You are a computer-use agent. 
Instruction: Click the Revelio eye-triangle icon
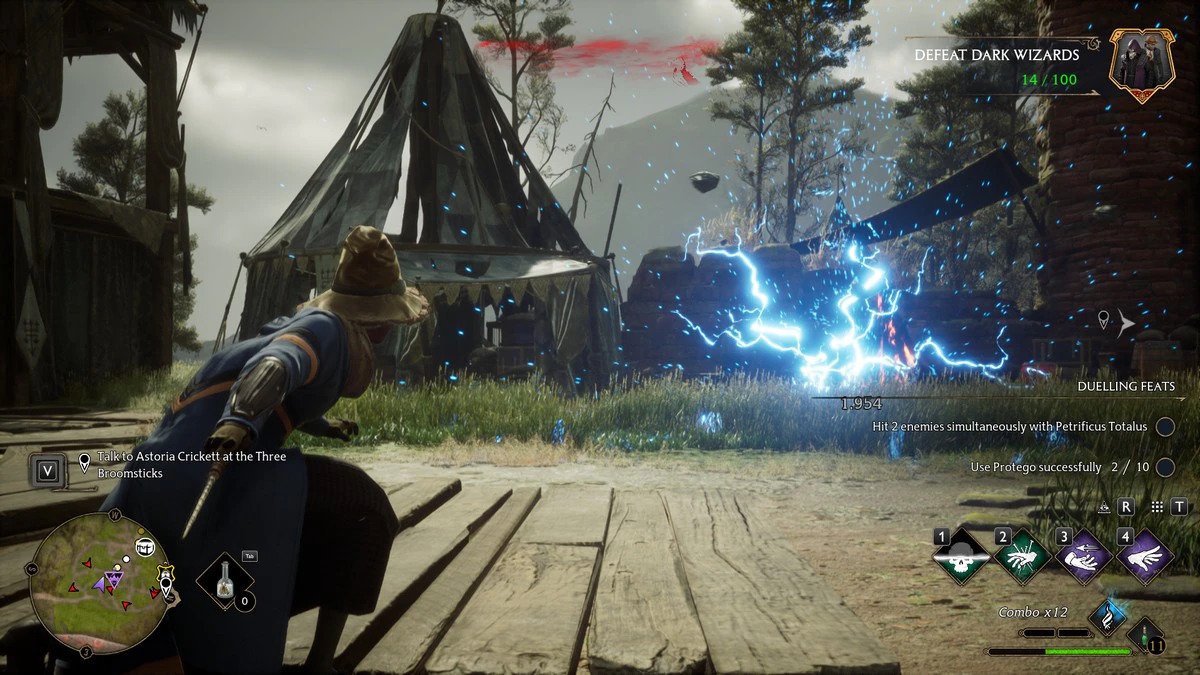pos(1104,507)
